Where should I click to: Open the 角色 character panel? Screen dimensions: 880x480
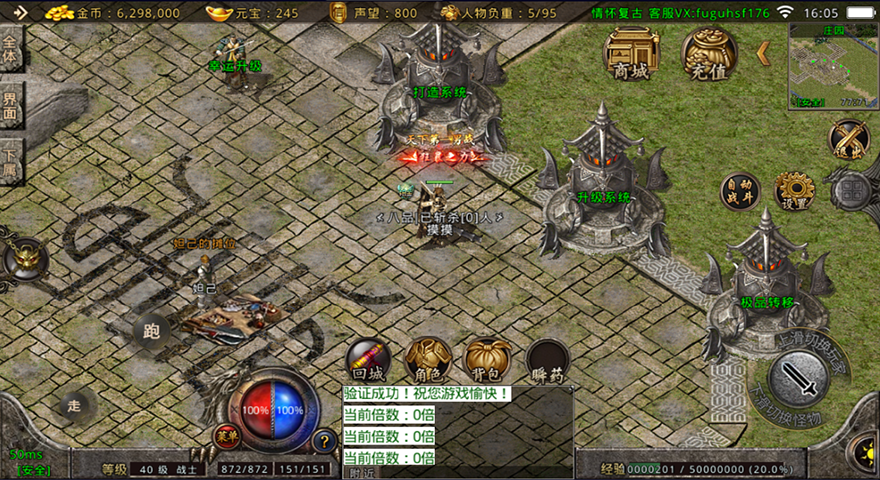tap(428, 359)
